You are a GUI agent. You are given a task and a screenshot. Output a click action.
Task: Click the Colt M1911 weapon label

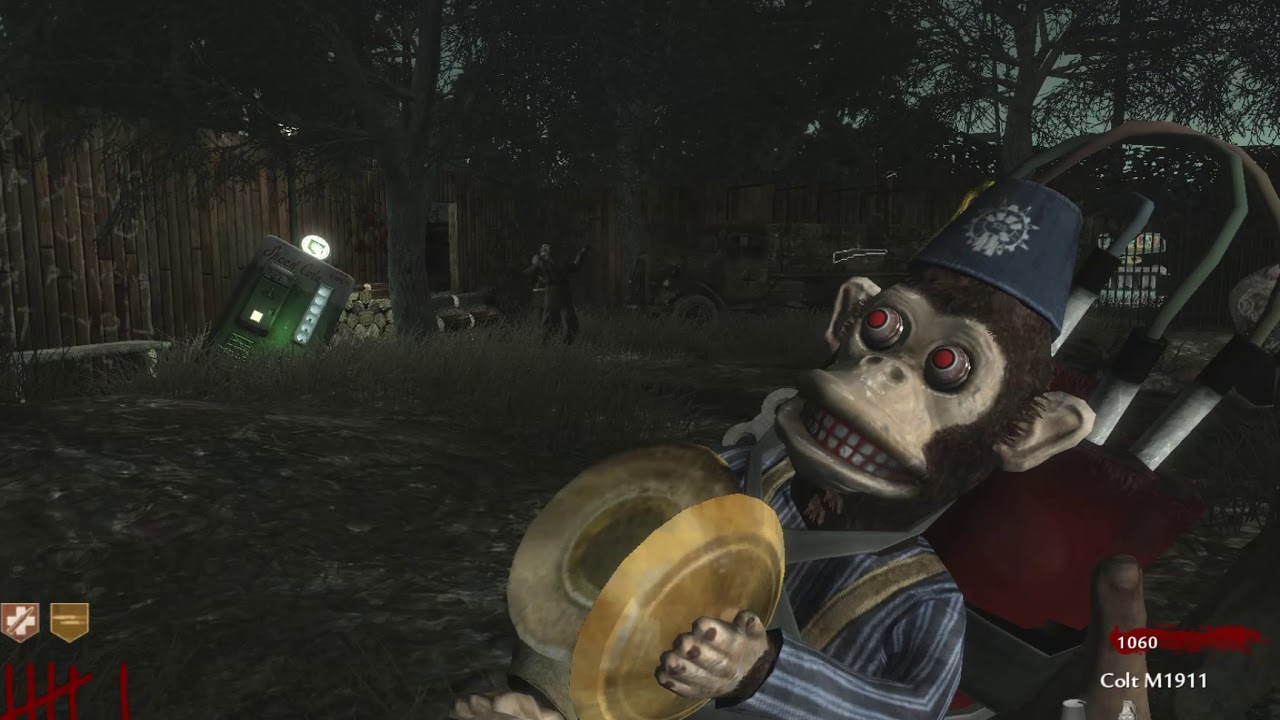1153,681
